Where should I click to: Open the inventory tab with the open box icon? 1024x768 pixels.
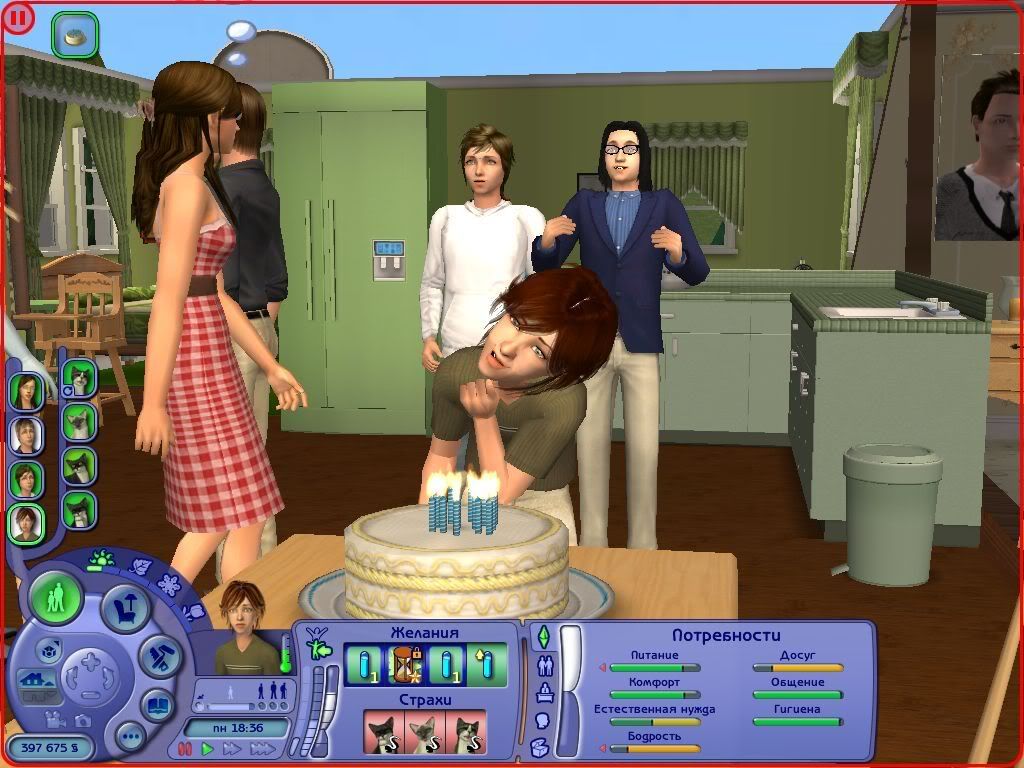coord(540,745)
